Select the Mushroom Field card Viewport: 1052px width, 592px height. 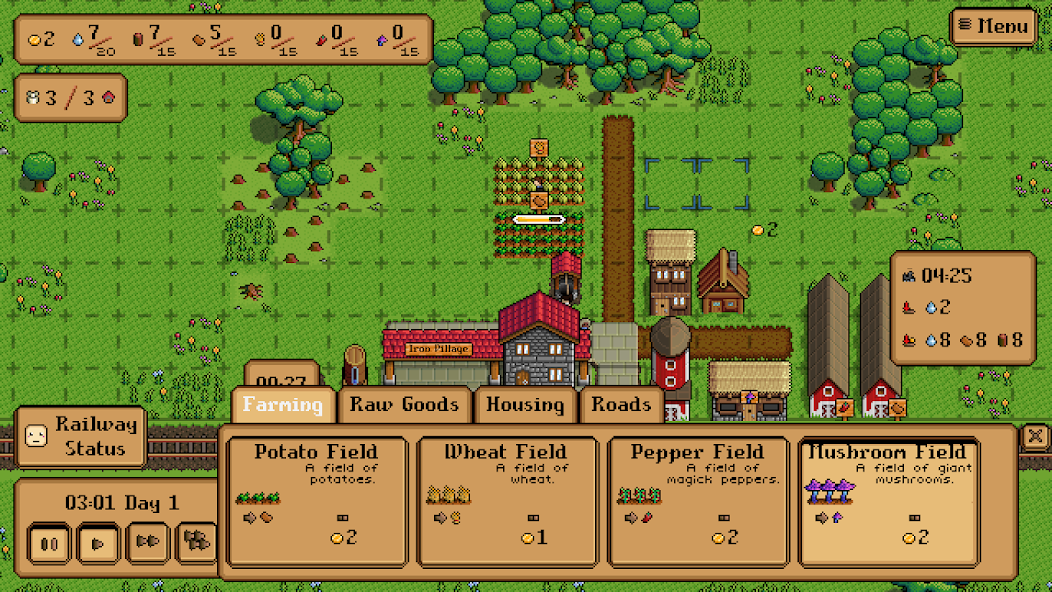pyautogui.click(x=888, y=501)
